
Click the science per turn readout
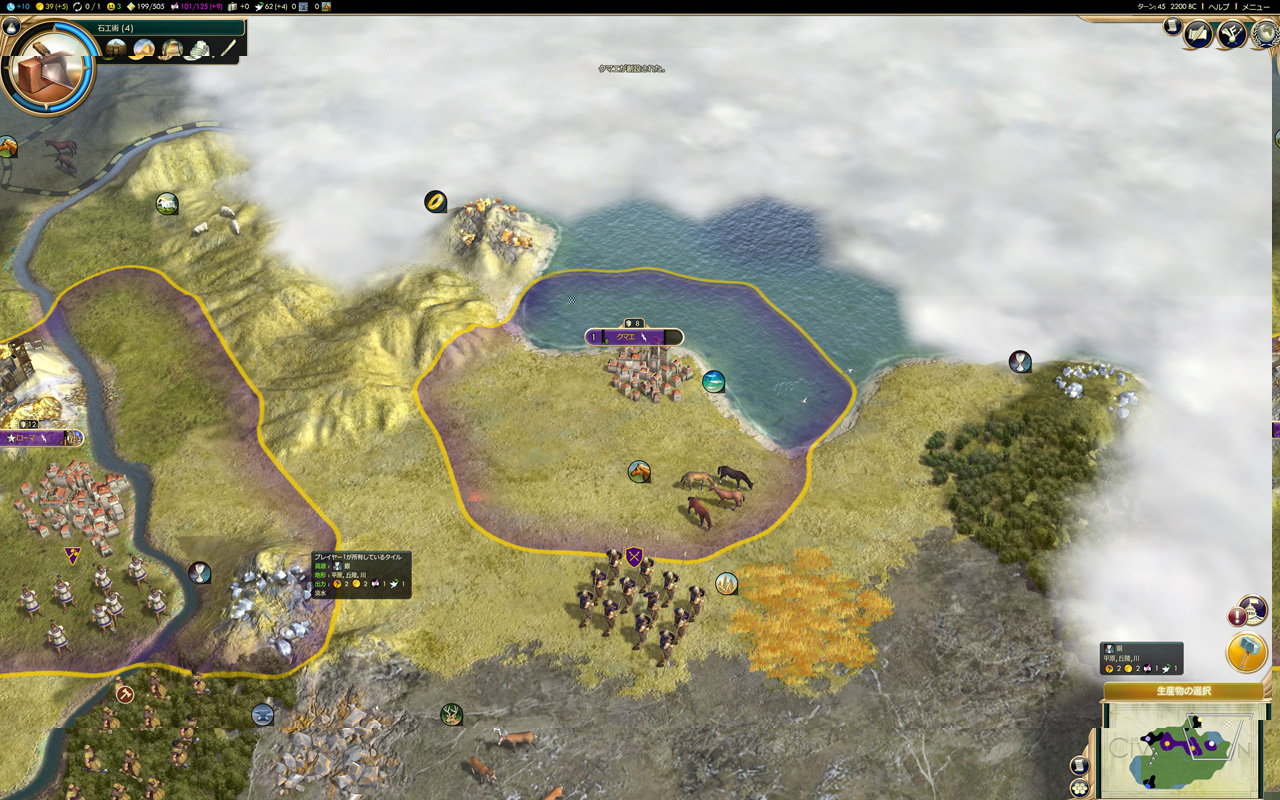pos(16,6)
